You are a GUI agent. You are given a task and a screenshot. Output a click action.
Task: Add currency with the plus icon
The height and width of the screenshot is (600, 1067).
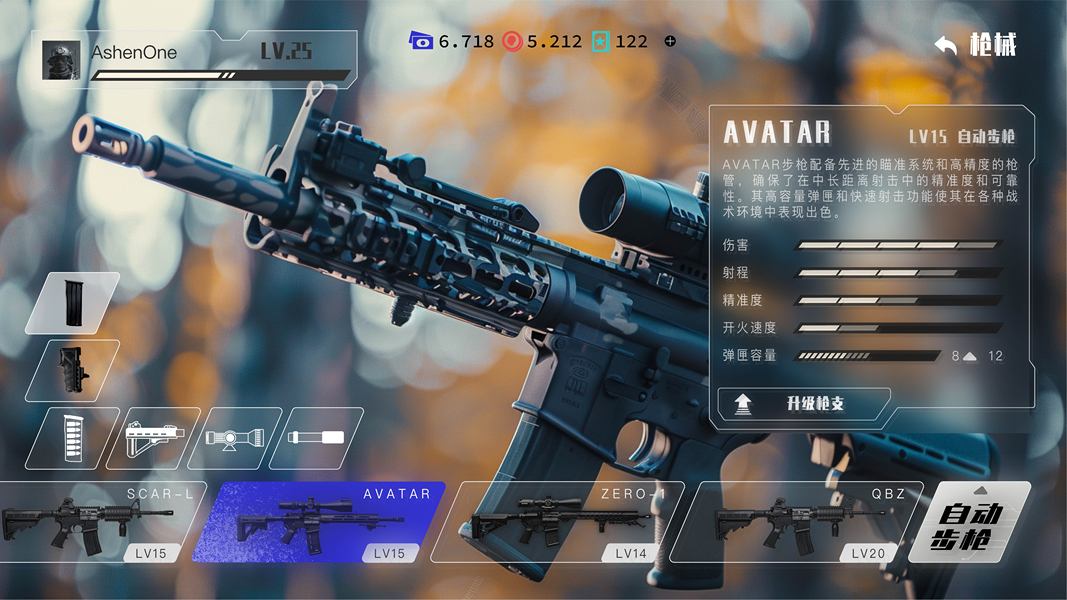click(670, 41)
